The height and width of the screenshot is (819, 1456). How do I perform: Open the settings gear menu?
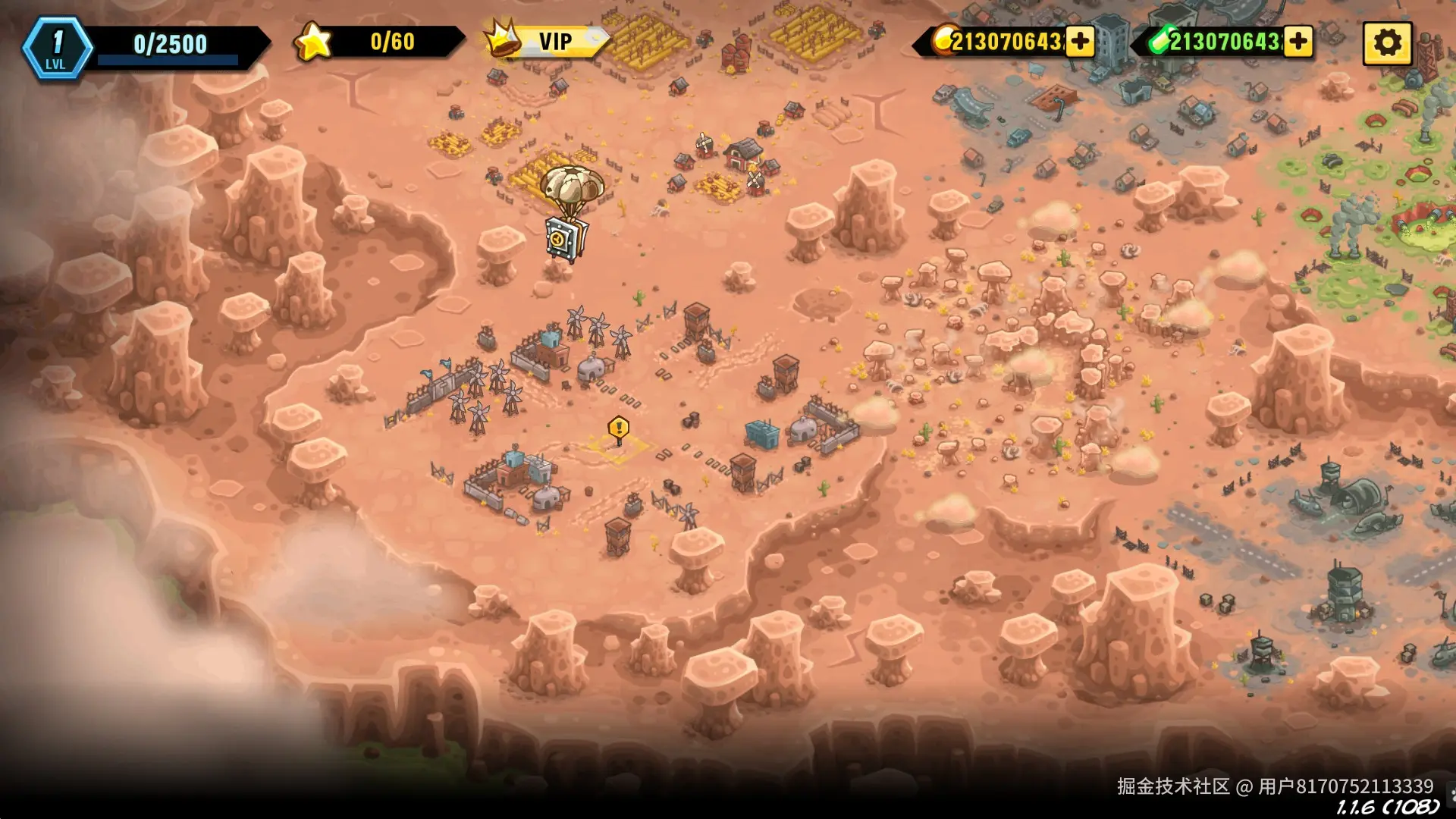[x=1387, y=42]
